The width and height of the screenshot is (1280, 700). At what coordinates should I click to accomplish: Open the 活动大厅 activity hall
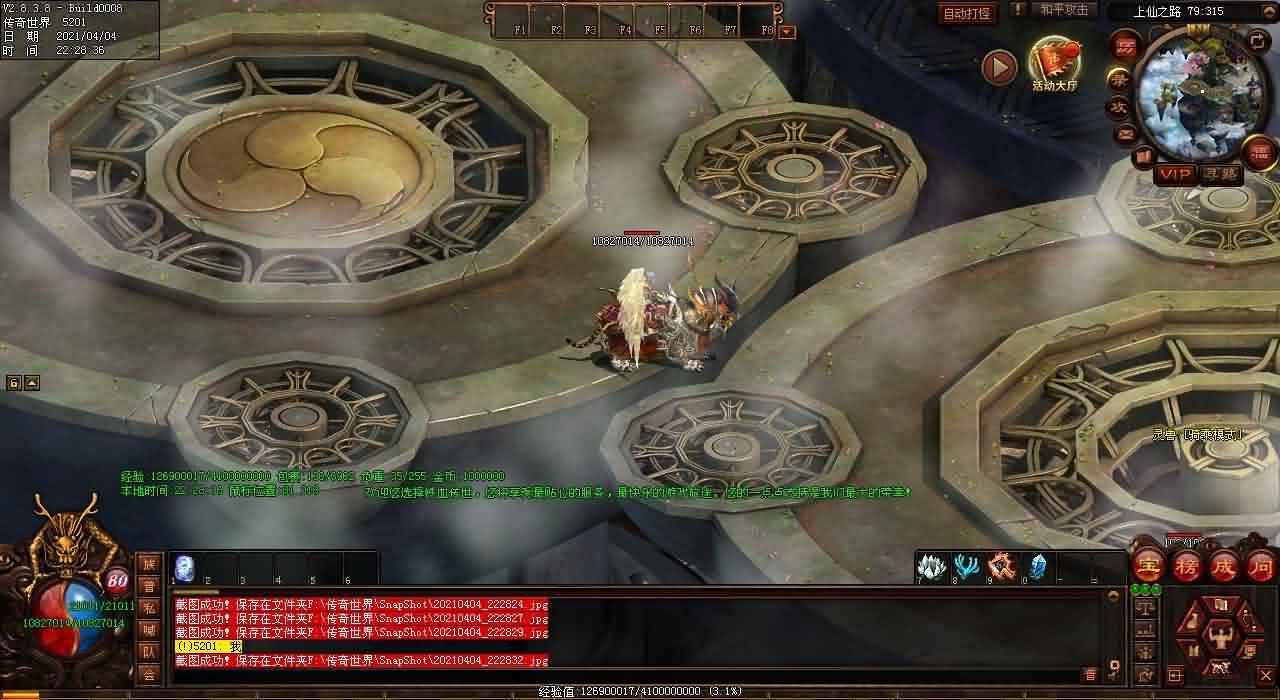pos(1055,64)
